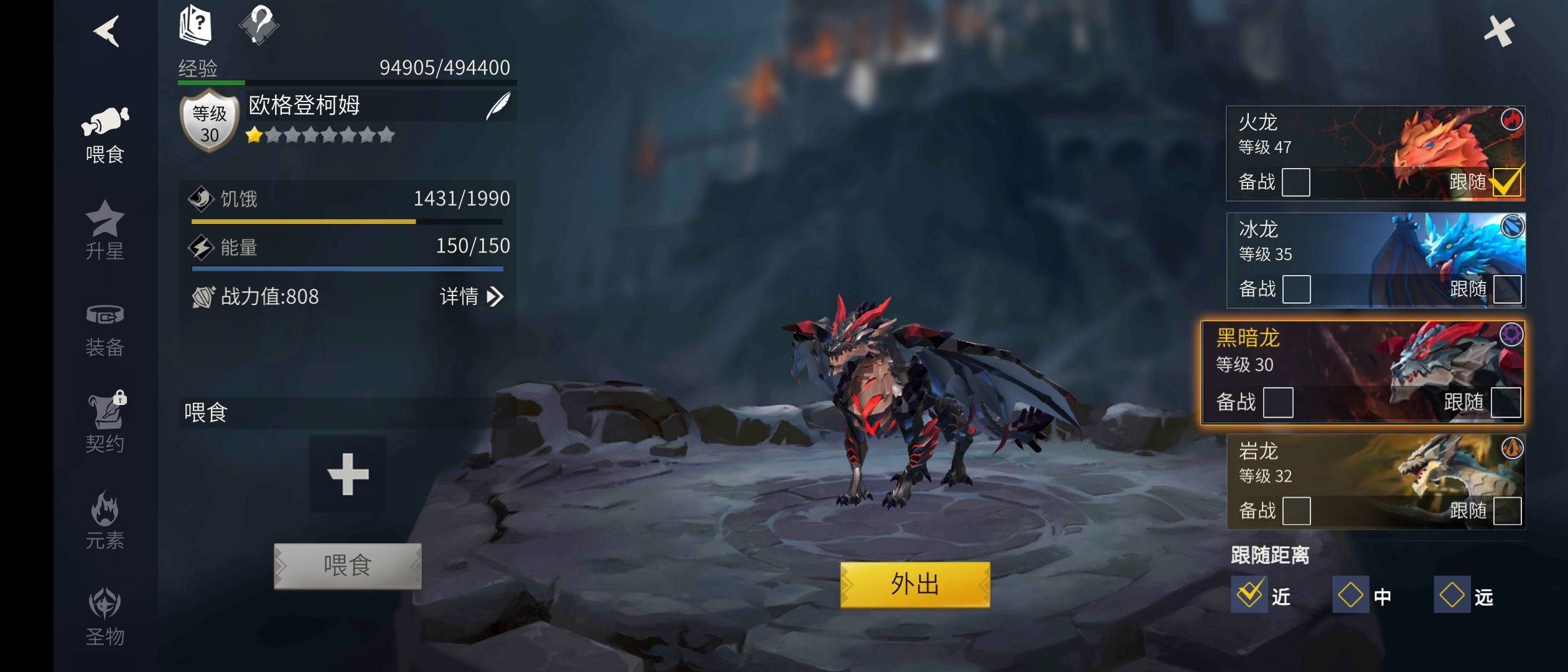The height and width of the screenshot is (672, 1568).
Task: Go back with the arrow button
Action: 107,31
